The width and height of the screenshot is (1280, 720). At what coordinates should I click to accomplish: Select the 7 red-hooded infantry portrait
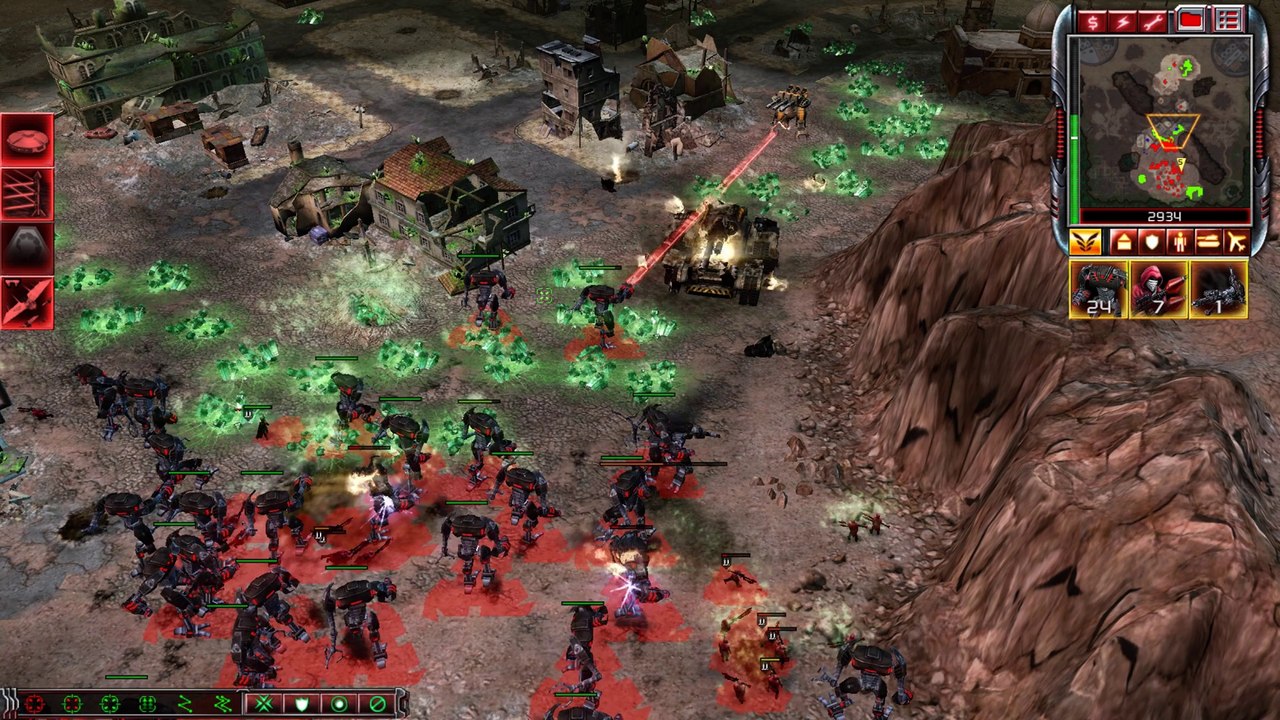pos(1158,289)
